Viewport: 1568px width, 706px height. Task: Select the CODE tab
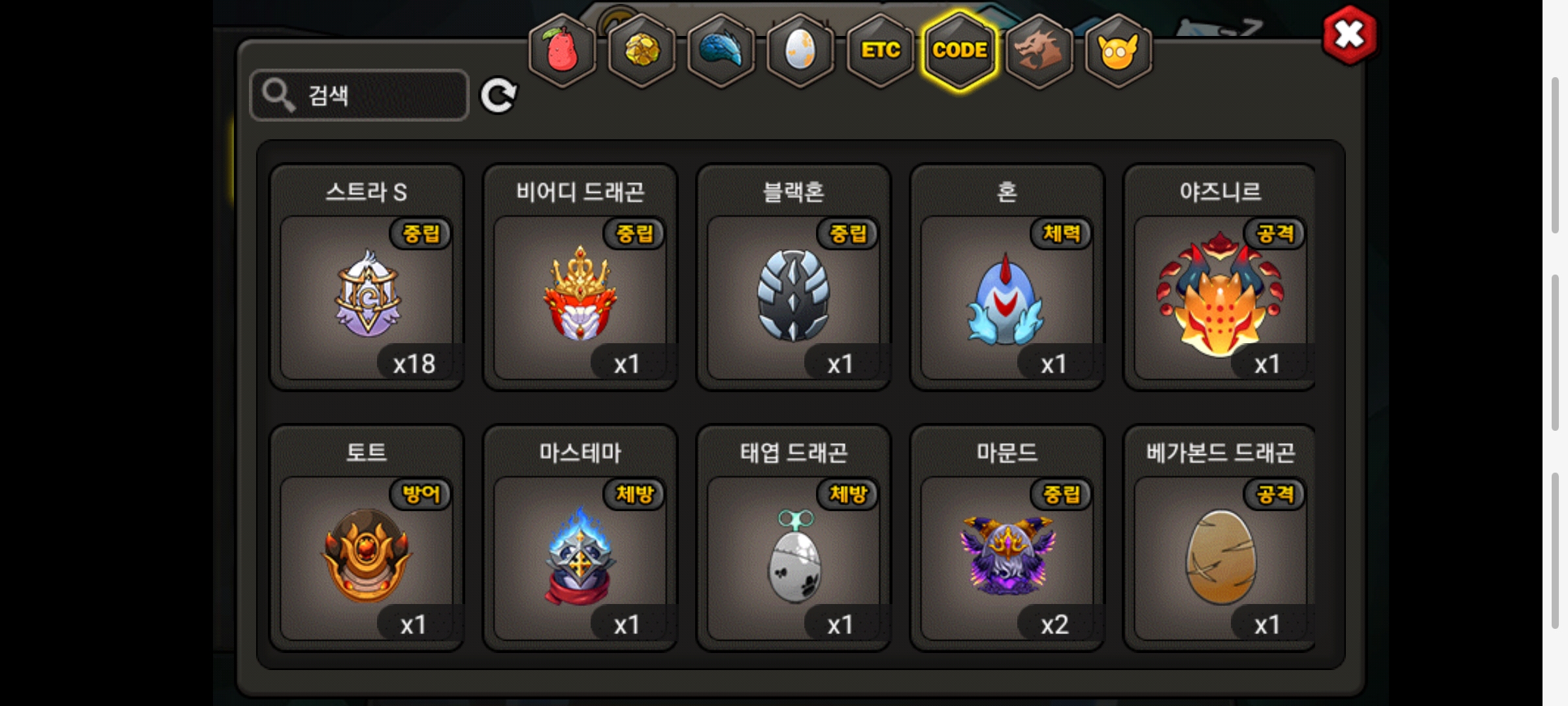(960, 51)
